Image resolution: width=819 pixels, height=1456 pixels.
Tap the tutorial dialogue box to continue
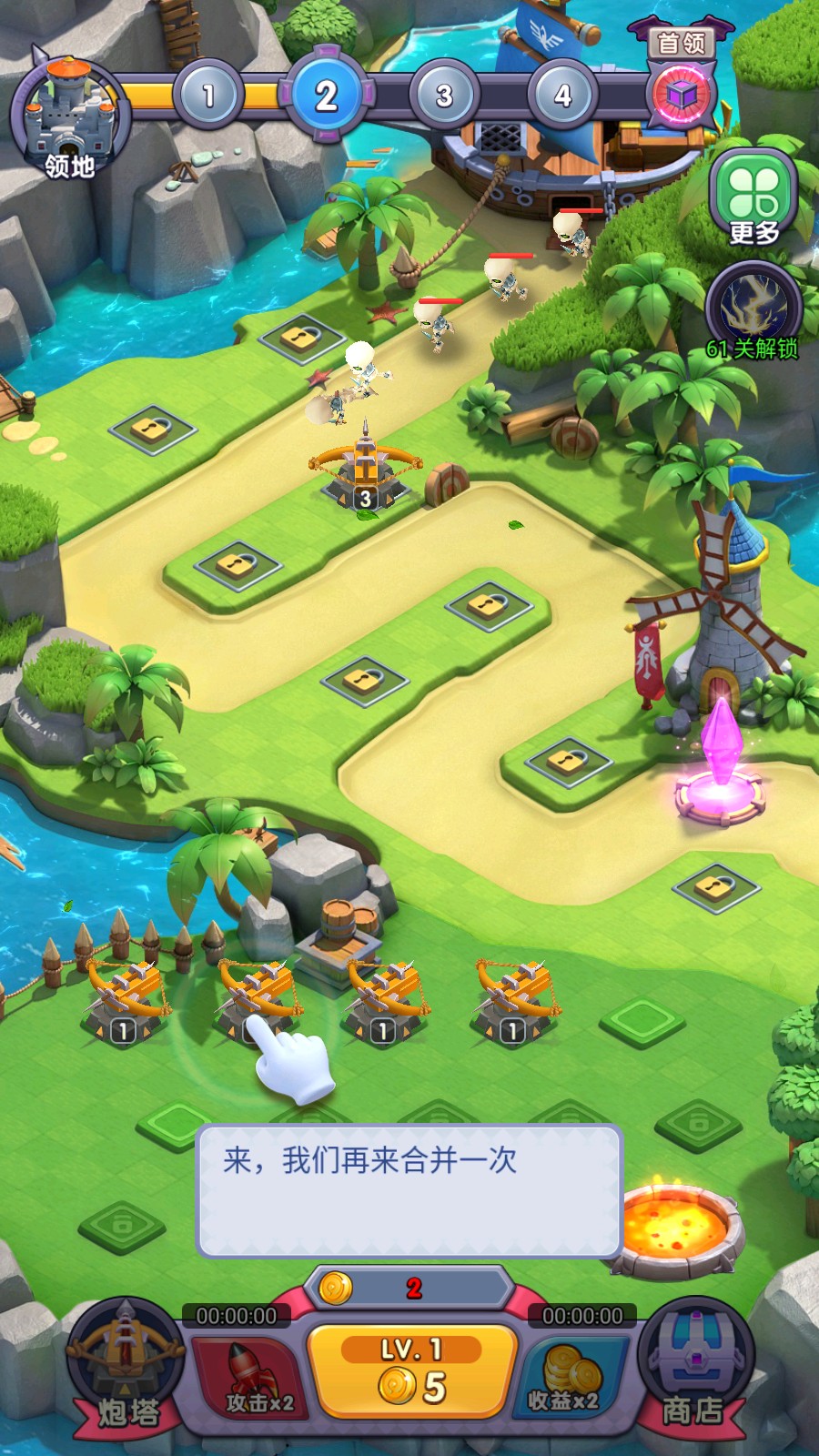pyautogui.click(x=409, y=1190)
